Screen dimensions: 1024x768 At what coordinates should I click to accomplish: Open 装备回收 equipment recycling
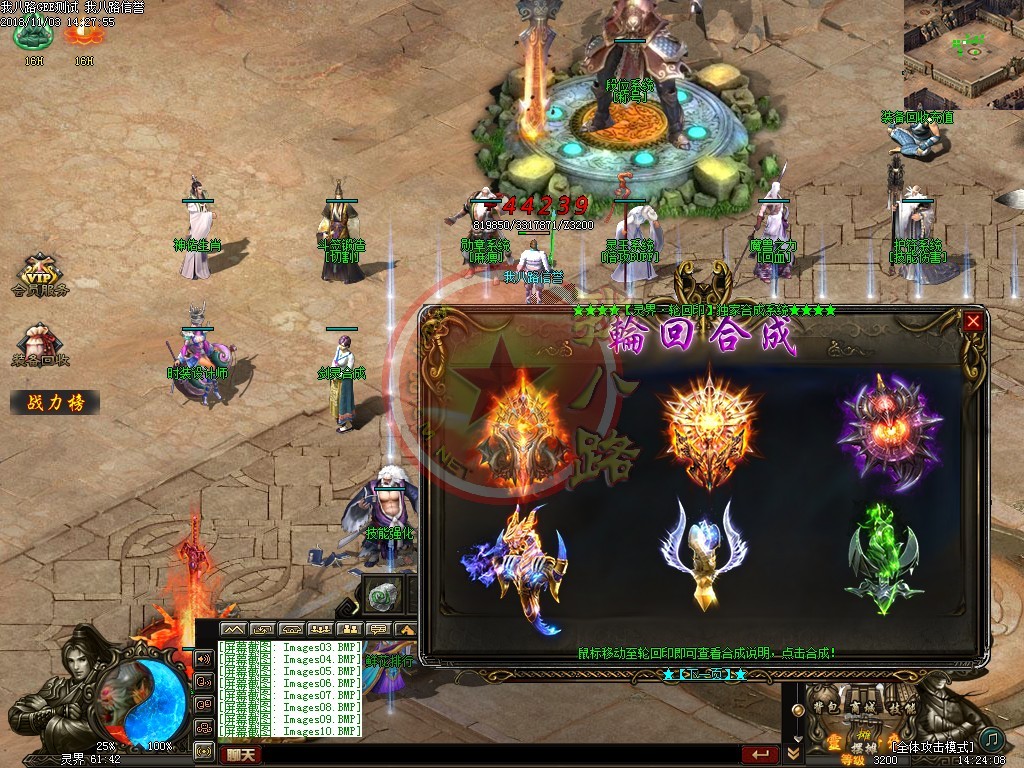click(x=41, y=345)
